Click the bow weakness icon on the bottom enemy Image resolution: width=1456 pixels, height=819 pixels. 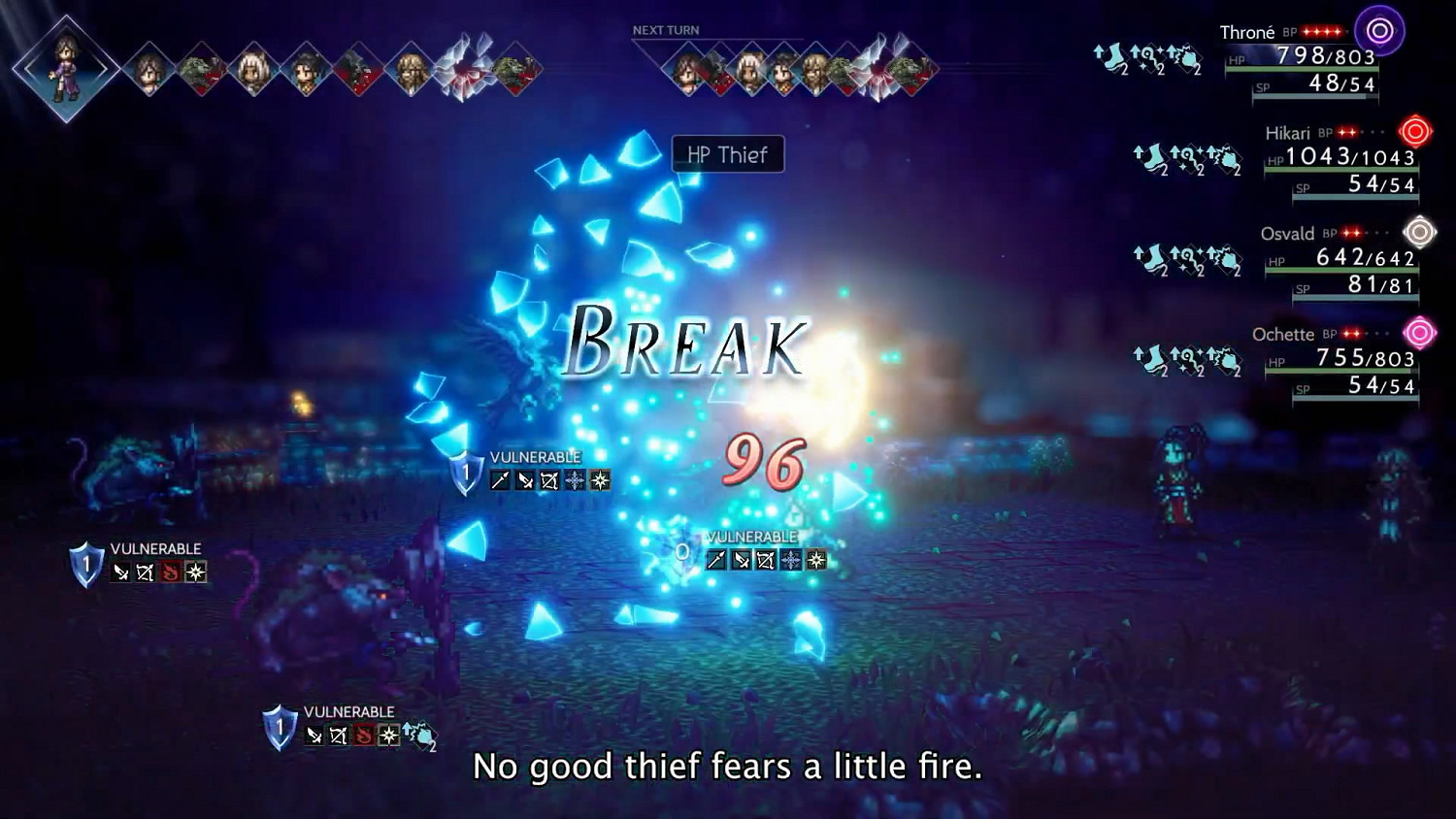pyautogui.click(x=338, y=736)
